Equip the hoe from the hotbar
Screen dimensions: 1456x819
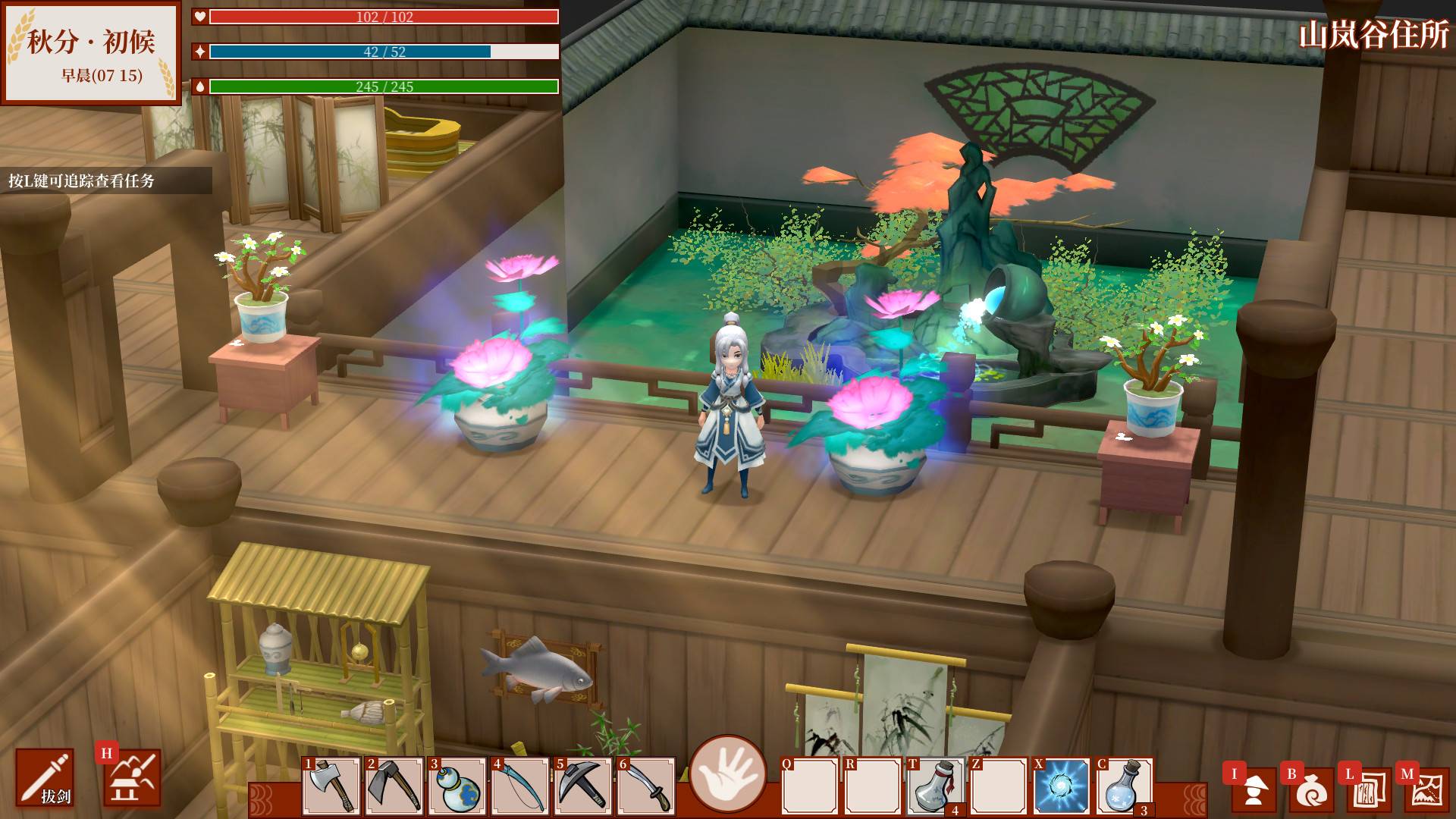[394, 786]
